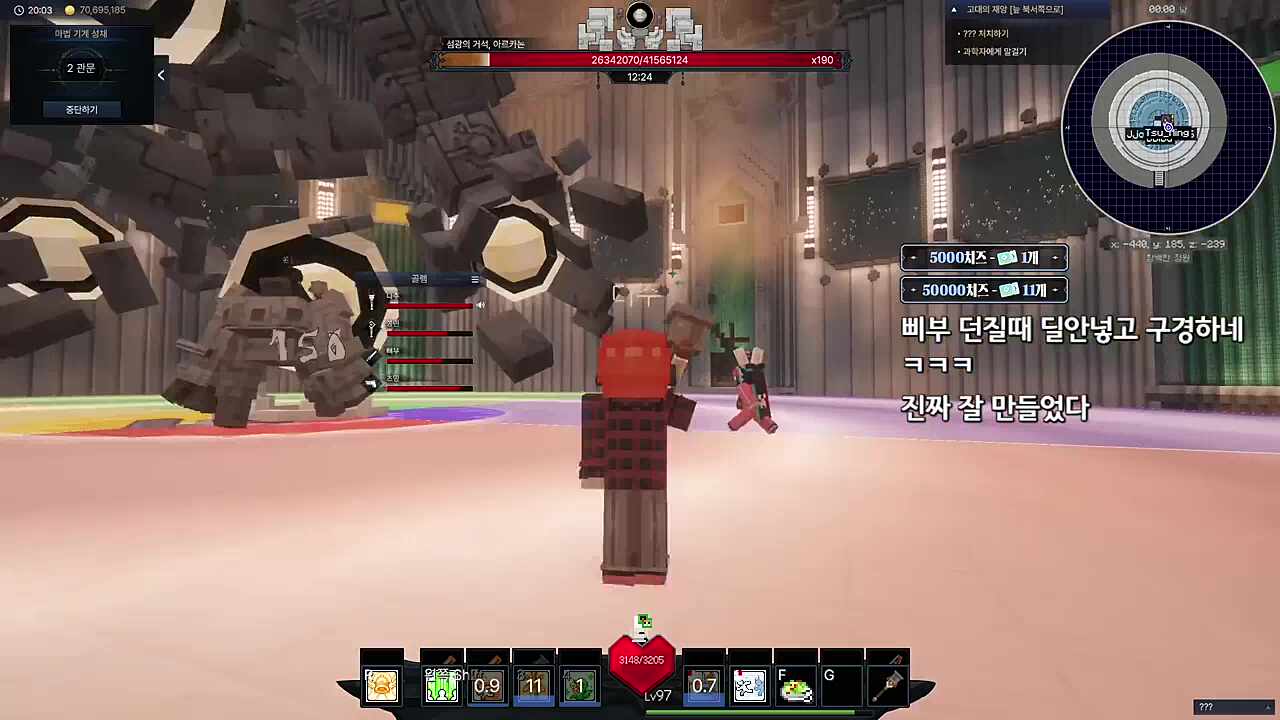Decrease the 5000치즈 price with the left arrow
This screenshot has width=1280, height=720.
pyautogui.click(x=913, y=258)
